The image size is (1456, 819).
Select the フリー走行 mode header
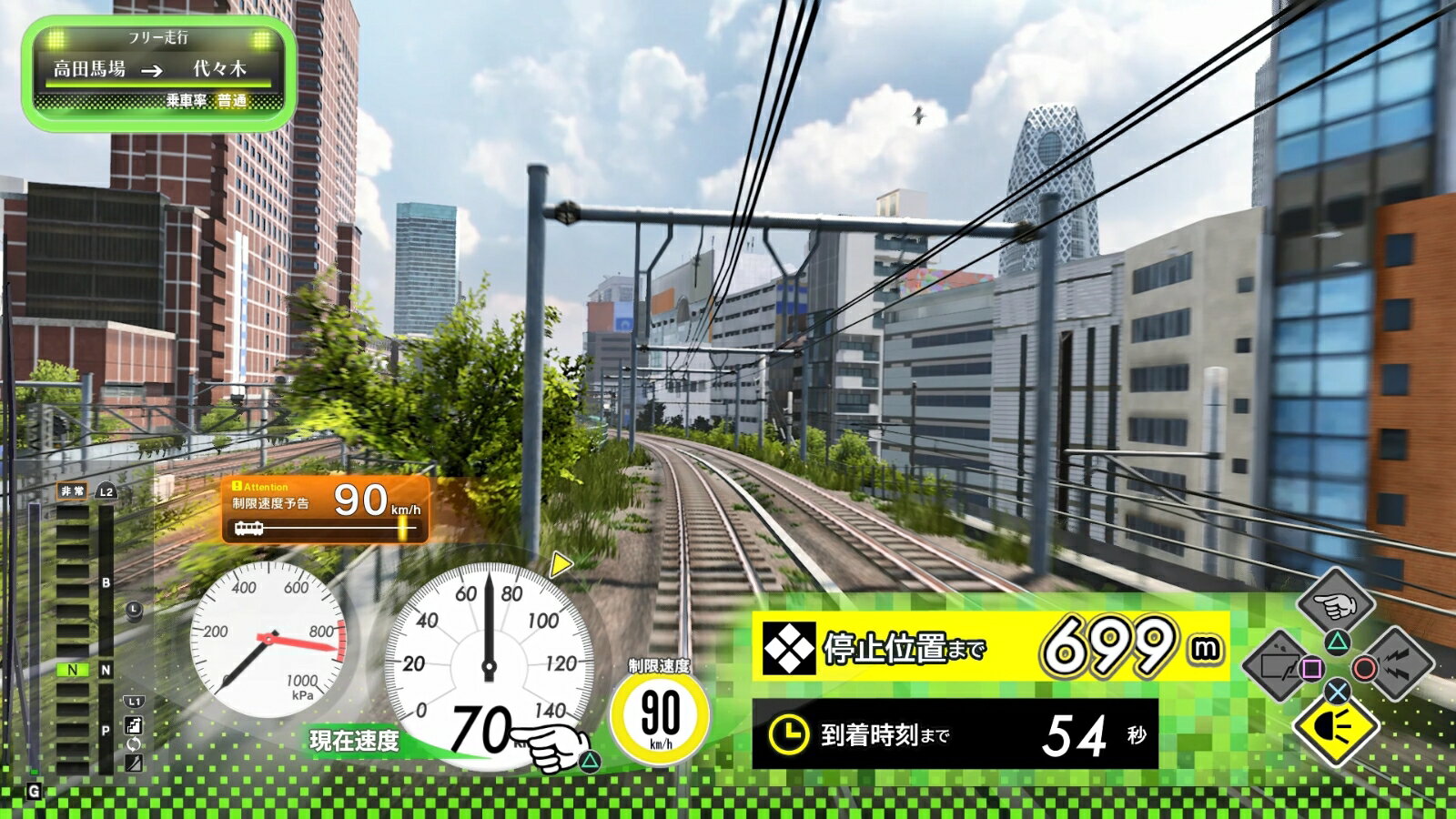[x=160, y=38]
